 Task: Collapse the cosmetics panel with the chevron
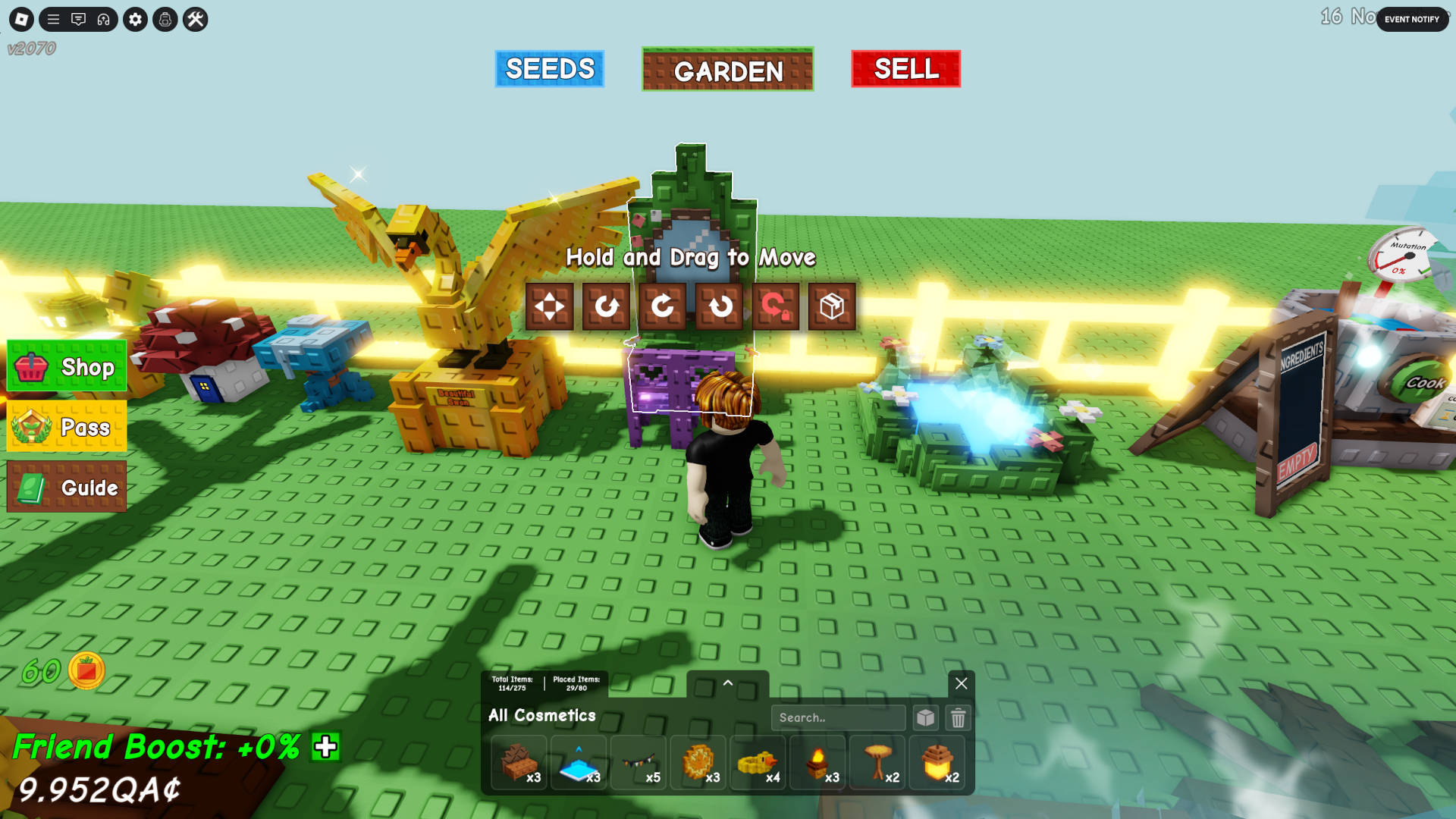pyautogui.click(x=728, y=683)
